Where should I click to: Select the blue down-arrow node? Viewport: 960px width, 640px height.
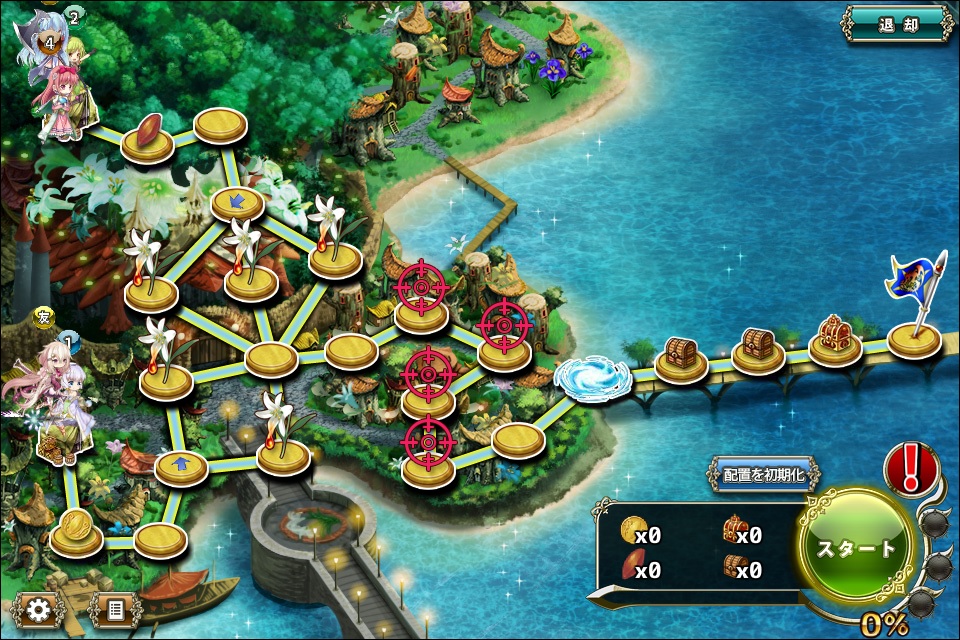click(x=237, y=203)
